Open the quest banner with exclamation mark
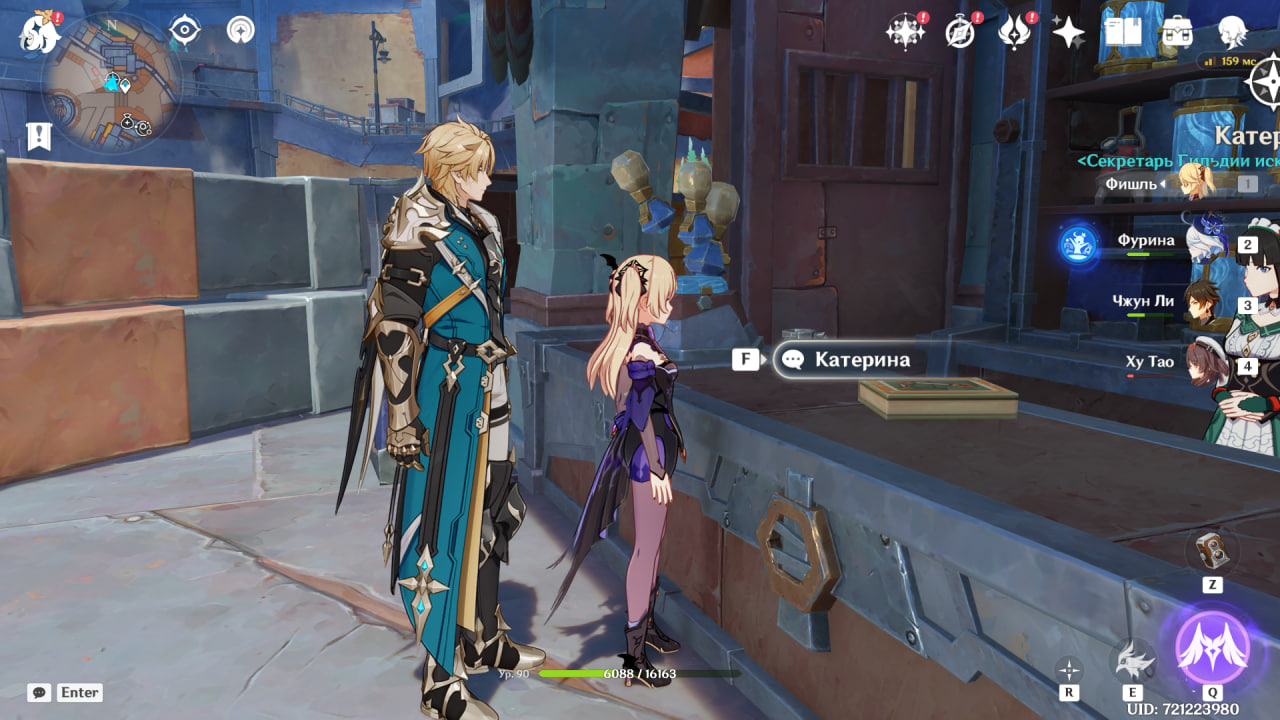This screenshot has height=720, width=1280. point(39,136)
